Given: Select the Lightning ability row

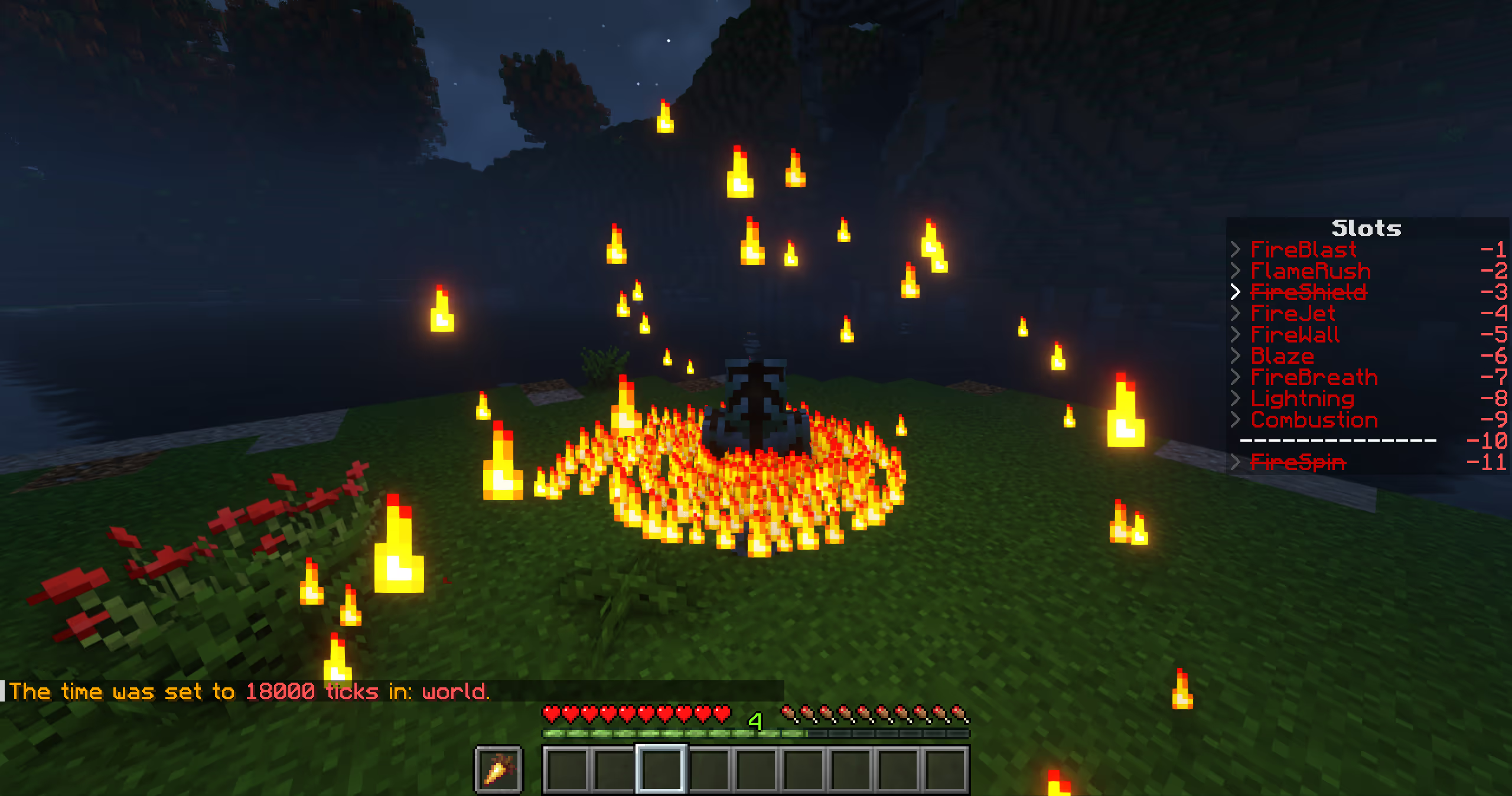Looking at the screenshot, I should coord(1302,399).
